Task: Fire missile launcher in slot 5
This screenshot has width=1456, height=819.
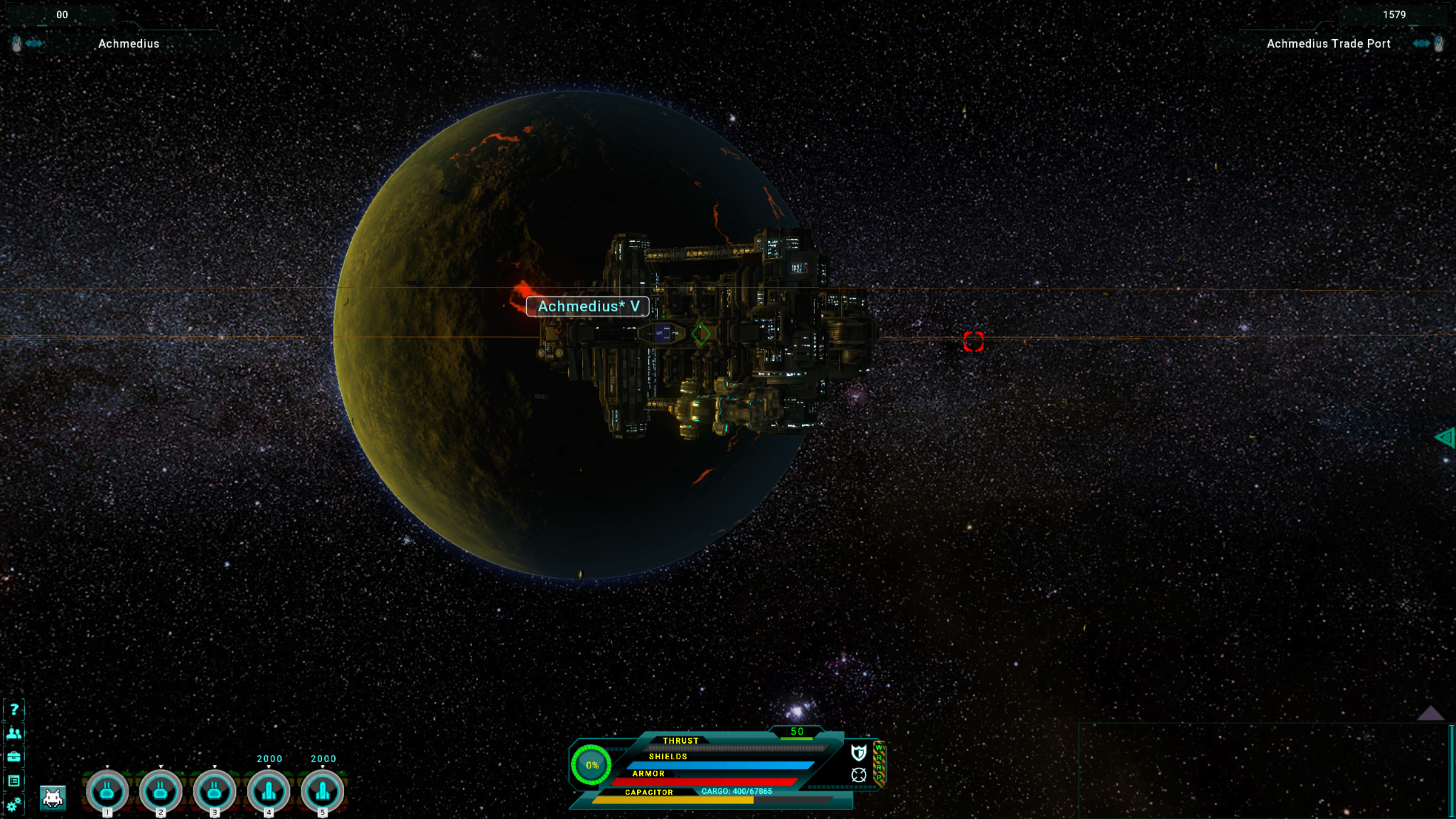Action: pos(322,791)
